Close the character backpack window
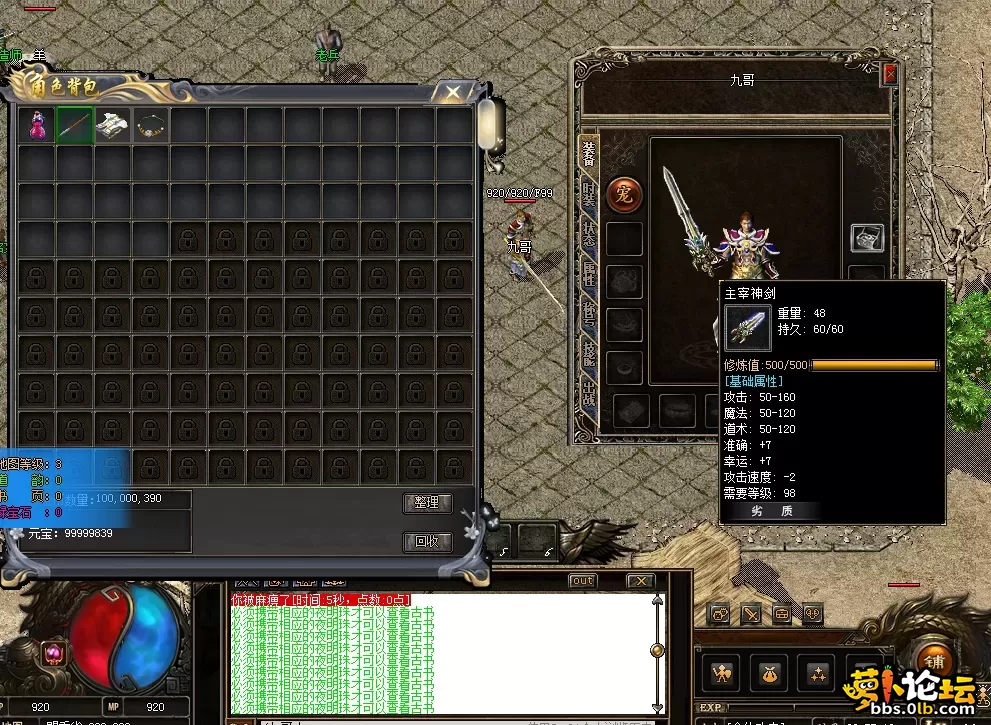The height and width of the screenshot is (725, 991). 453,93
